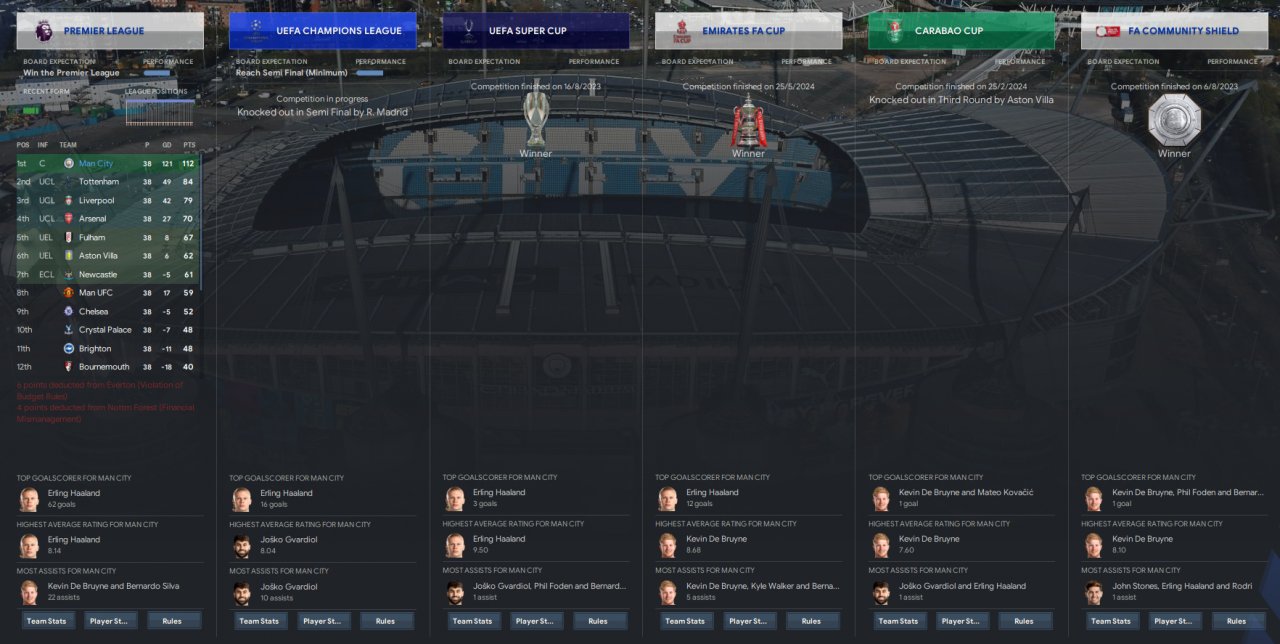Select the UEFA Champions League header
The width and height of the screenshot is (1280, 644).
[x=323, y=31]
